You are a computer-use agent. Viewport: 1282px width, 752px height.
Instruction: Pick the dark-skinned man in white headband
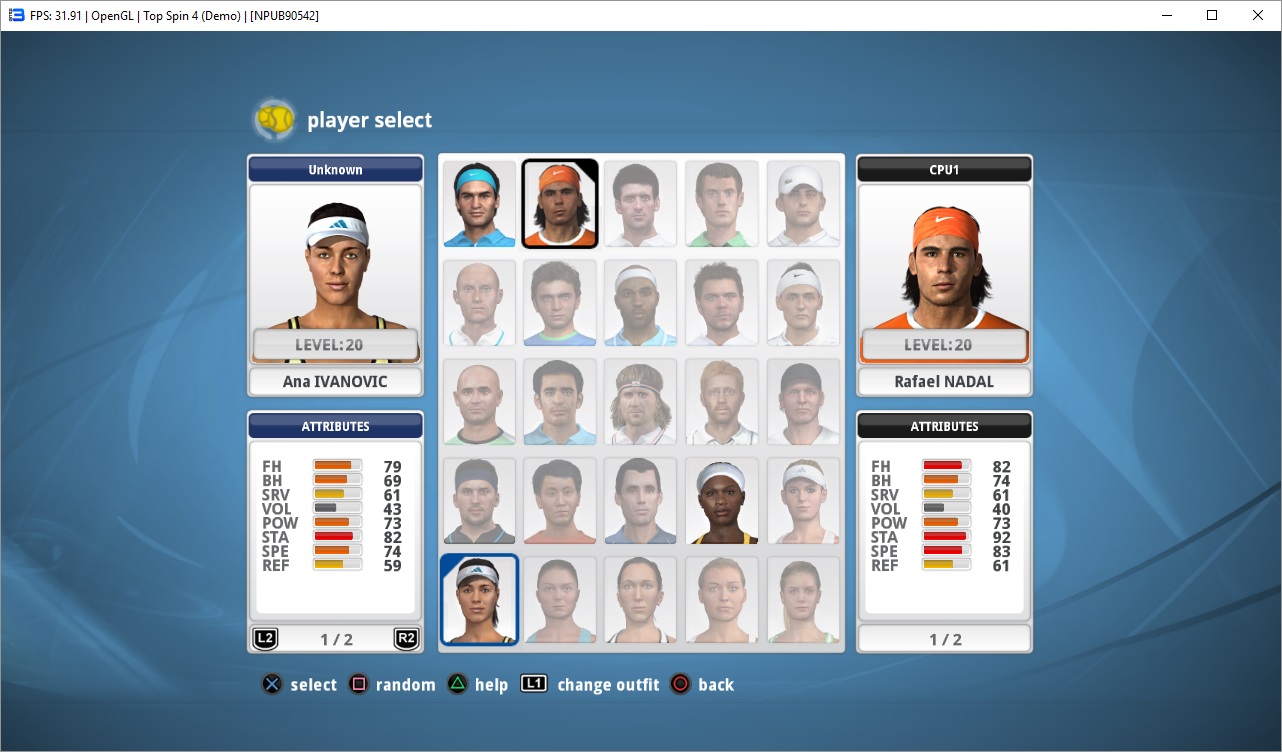641,303
